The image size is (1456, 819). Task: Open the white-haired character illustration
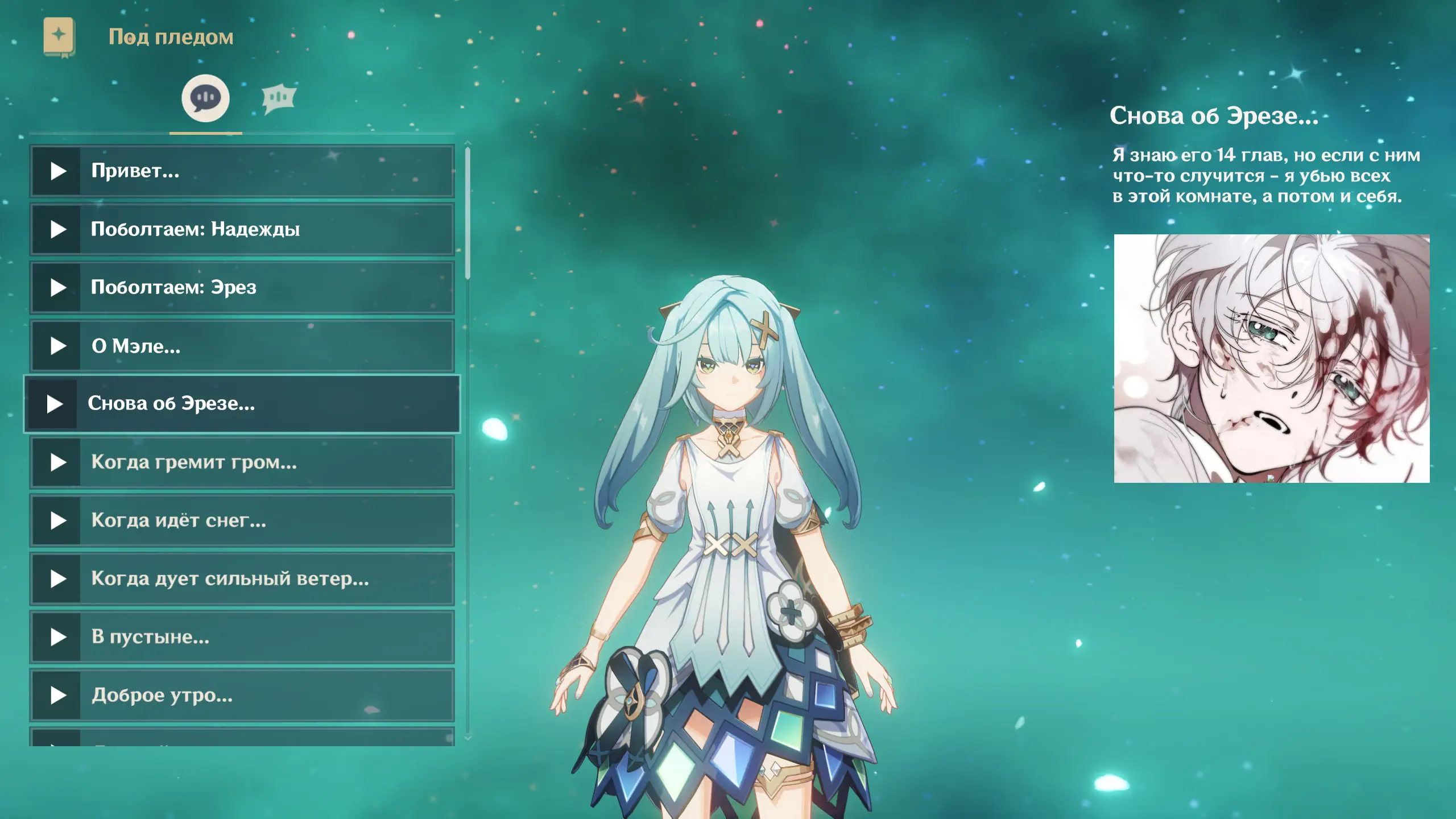(x=1271, y=358)
